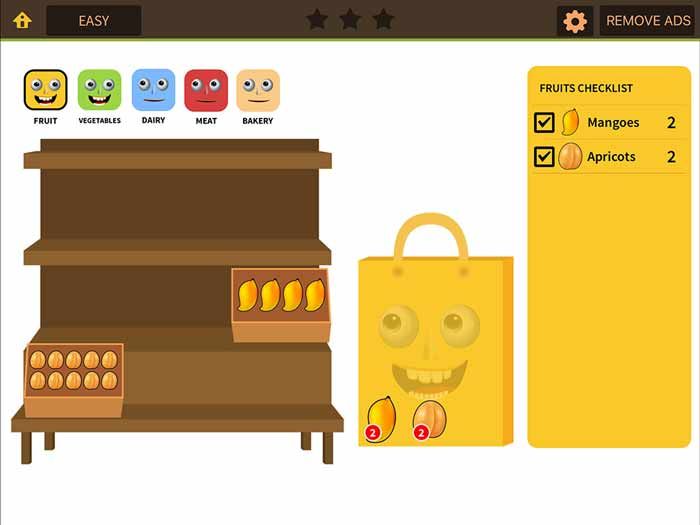This screenshot has width=700, height=525.
Task: Select the mango in the shopping bag
Action: click(x=382, y=416)
